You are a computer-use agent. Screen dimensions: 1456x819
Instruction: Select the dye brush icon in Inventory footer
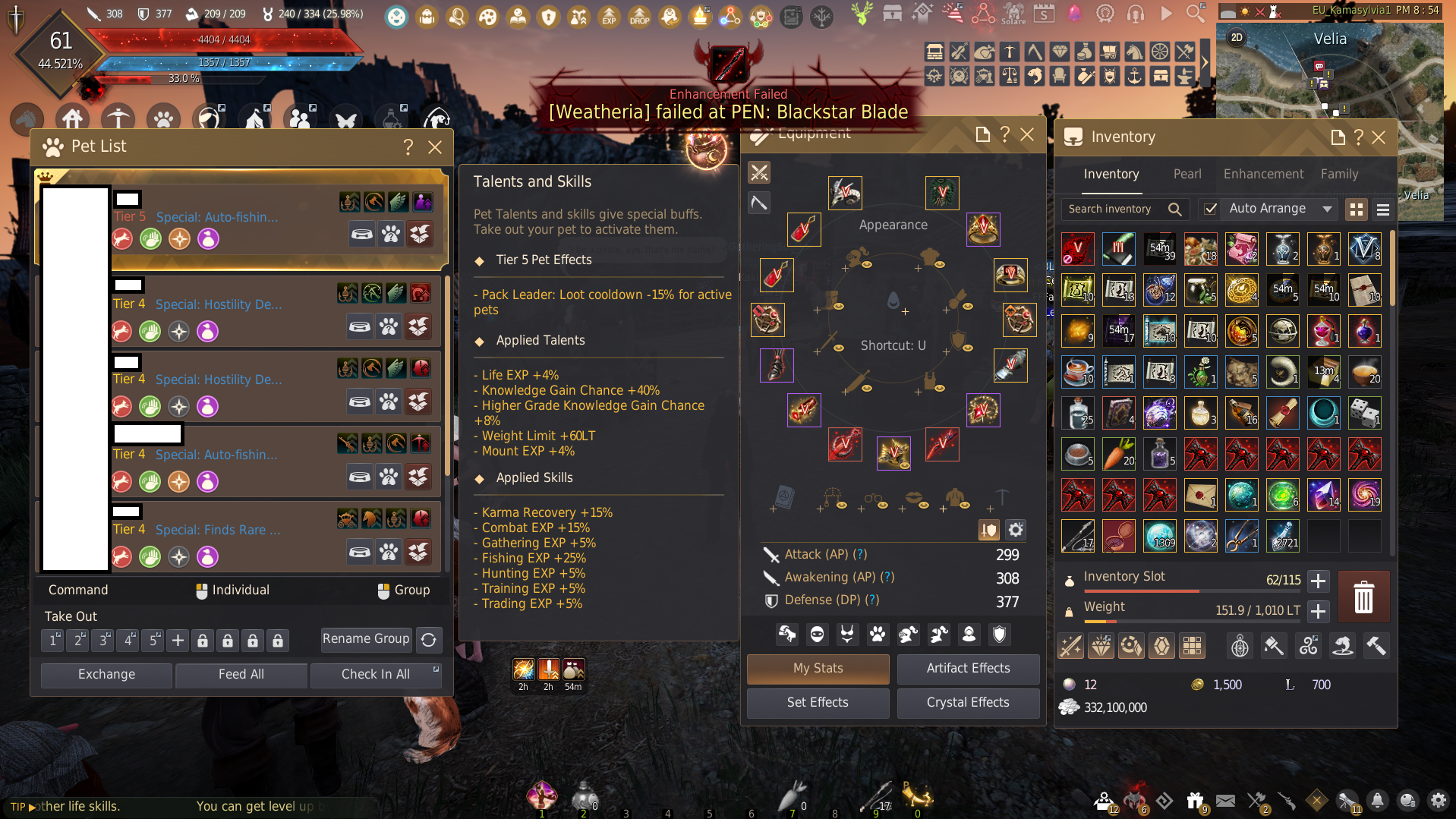click(x=1274, y=646)
